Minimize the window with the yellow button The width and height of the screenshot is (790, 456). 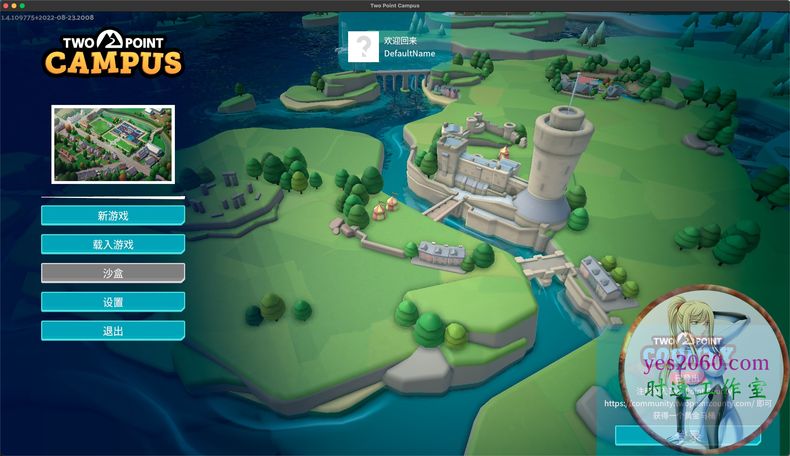point(14,5)
